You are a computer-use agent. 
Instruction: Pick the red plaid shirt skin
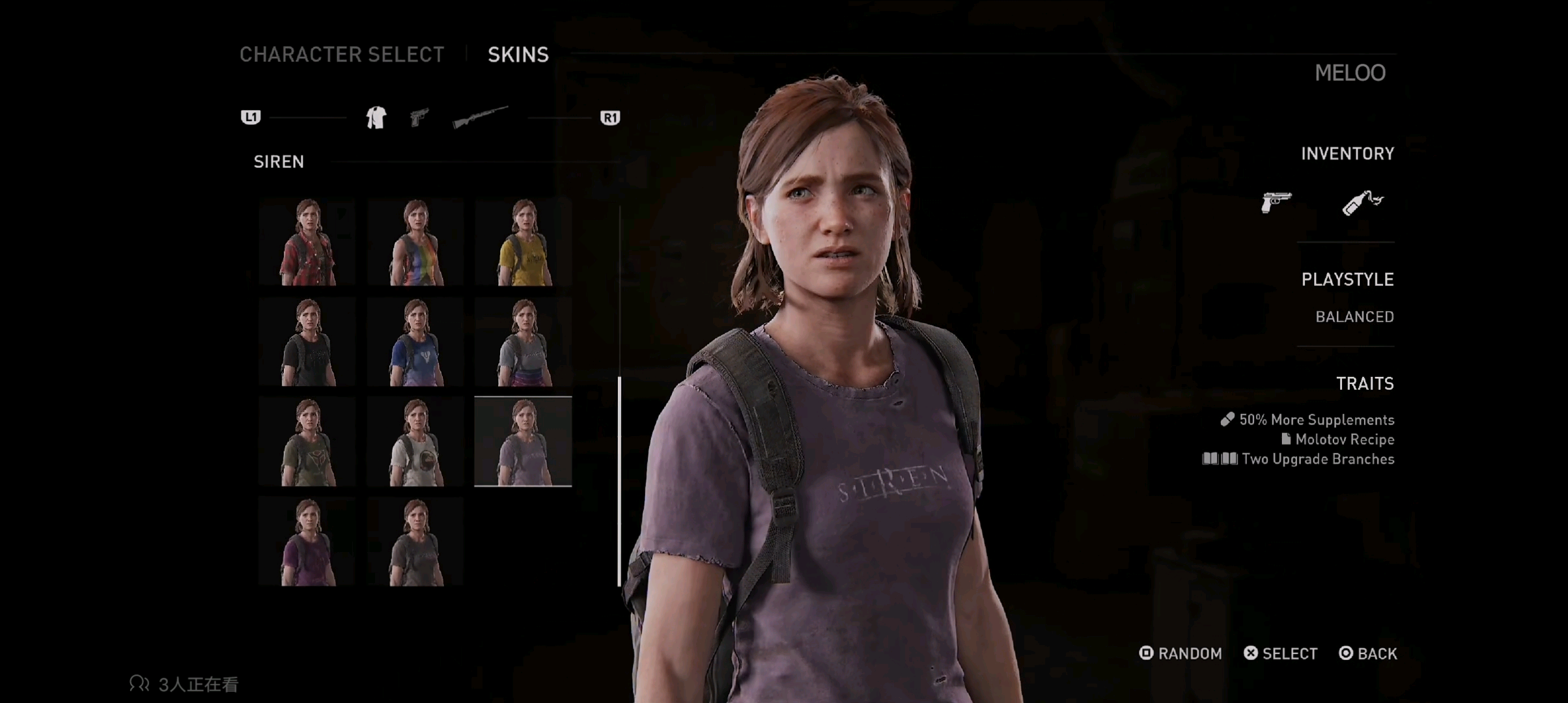pyautogui.click(x=307, y=242)
